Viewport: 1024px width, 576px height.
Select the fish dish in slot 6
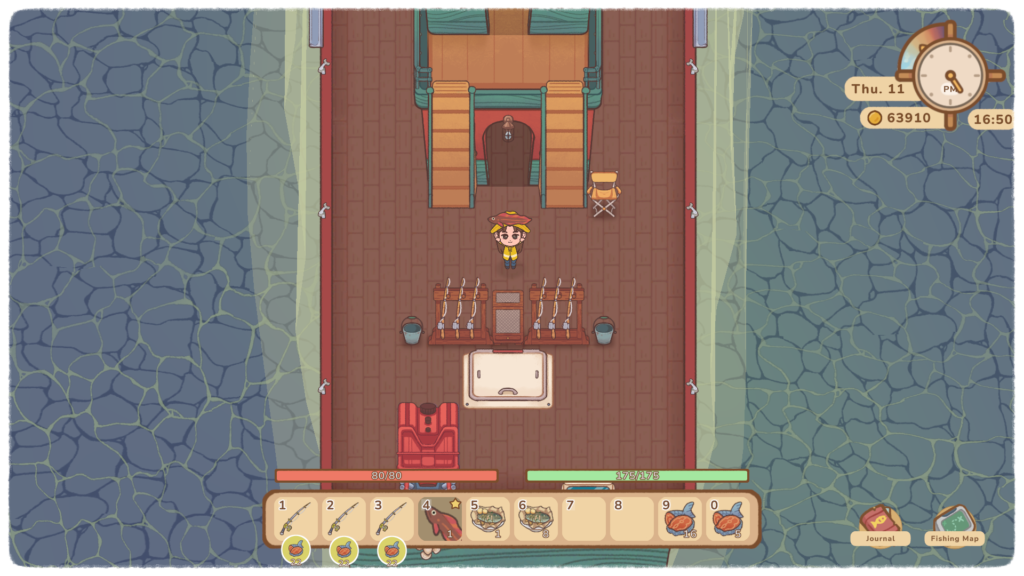point(536,519)
